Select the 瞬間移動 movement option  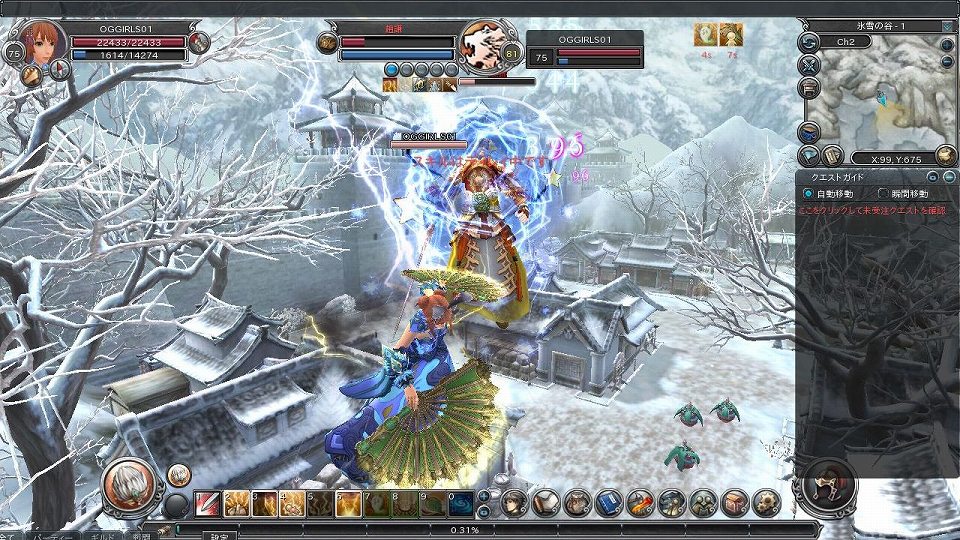[882, 193]
